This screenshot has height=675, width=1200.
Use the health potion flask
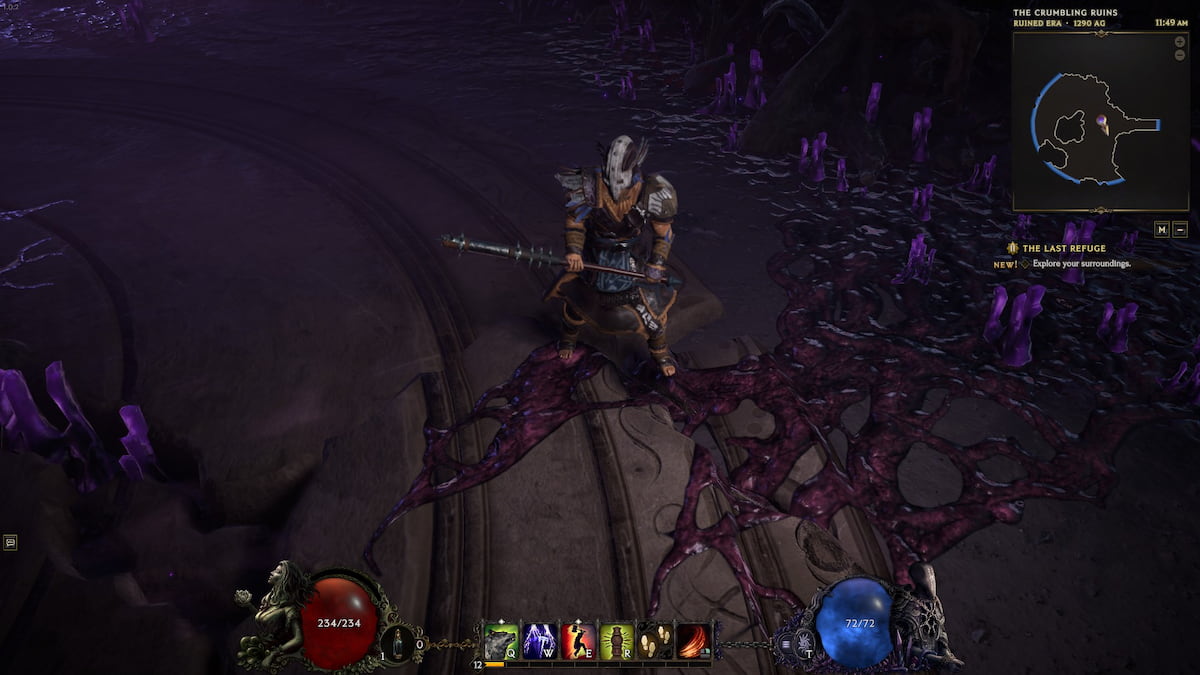399,642
